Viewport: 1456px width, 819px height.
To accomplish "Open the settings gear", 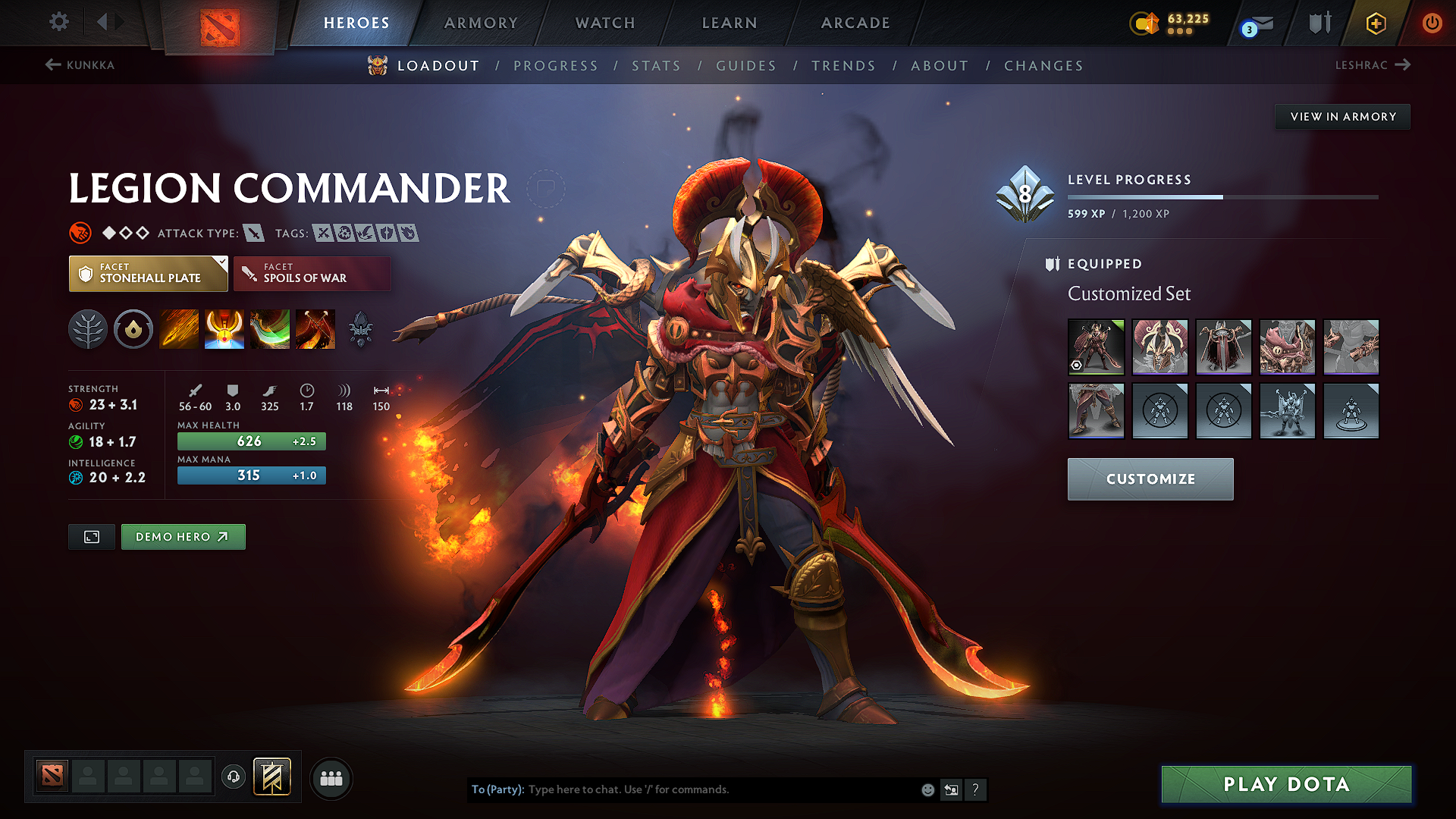I will (58, 23).
